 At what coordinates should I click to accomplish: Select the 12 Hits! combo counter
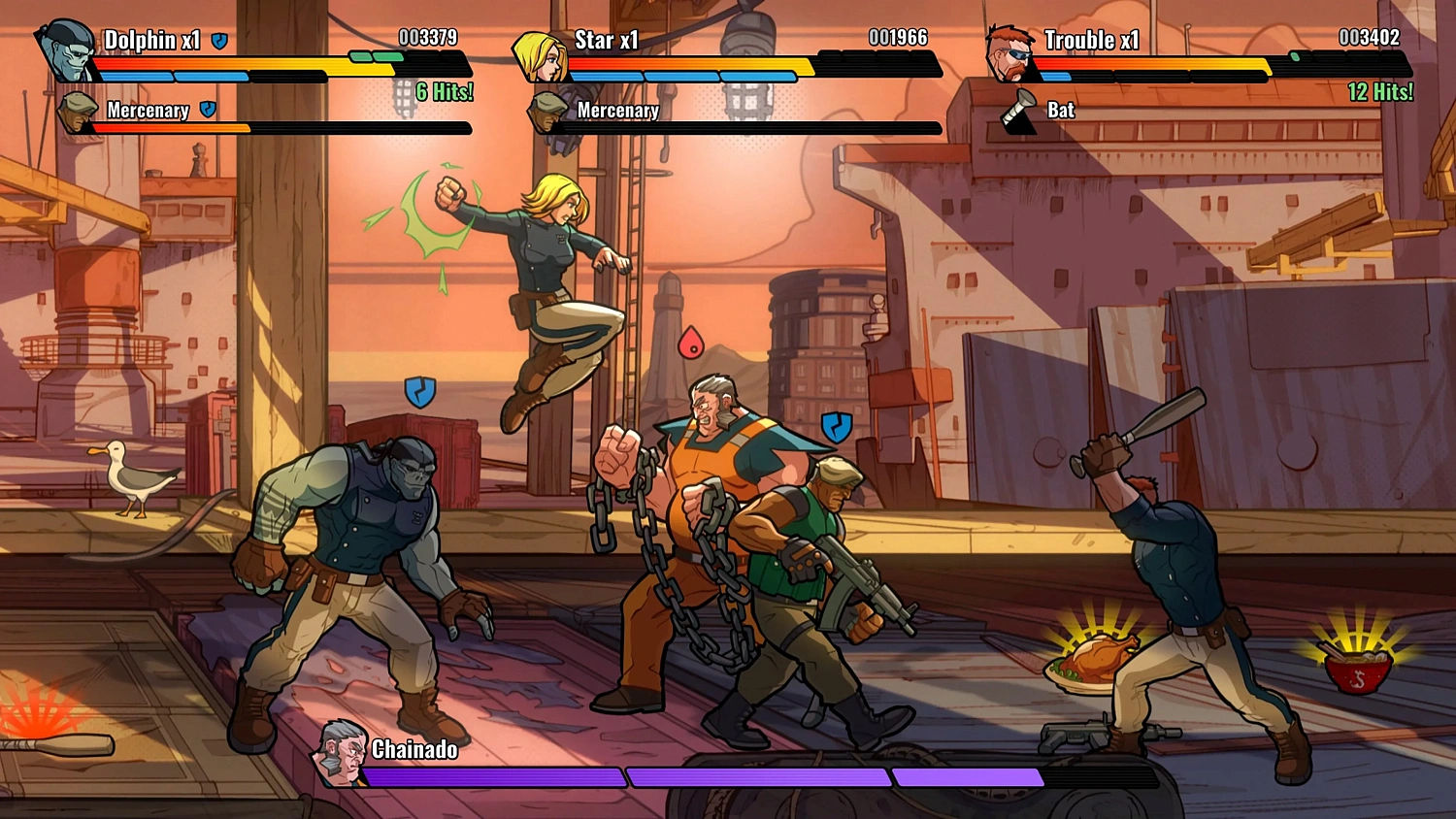click(1382, 91)
